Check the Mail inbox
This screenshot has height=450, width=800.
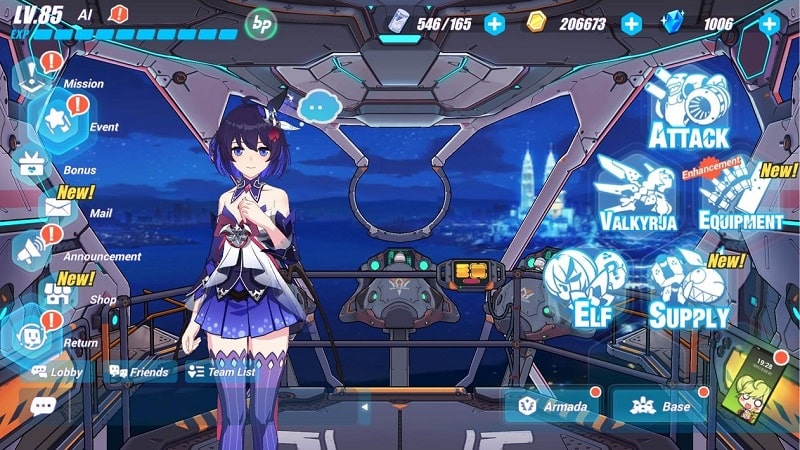pos(60,208)
